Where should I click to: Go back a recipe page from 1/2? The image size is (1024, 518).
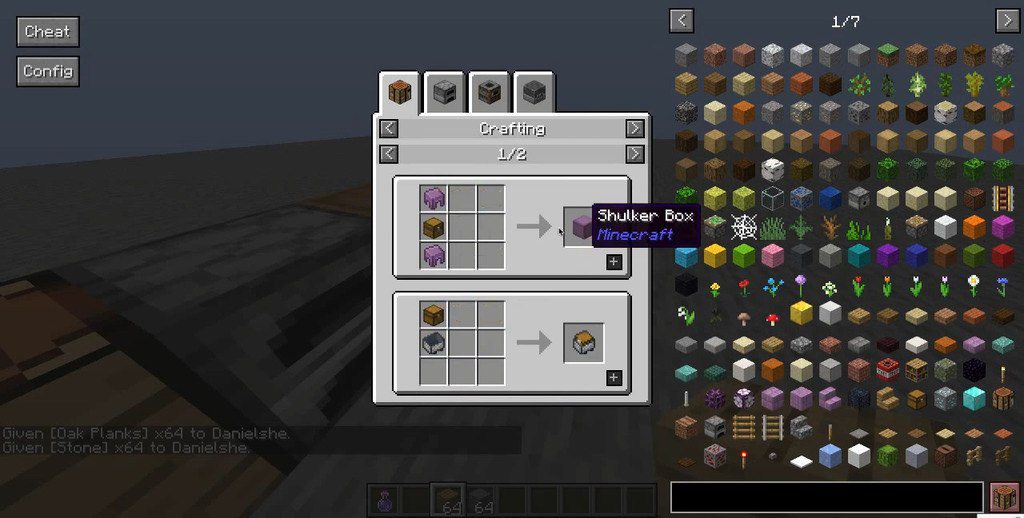tap(389, 153)
